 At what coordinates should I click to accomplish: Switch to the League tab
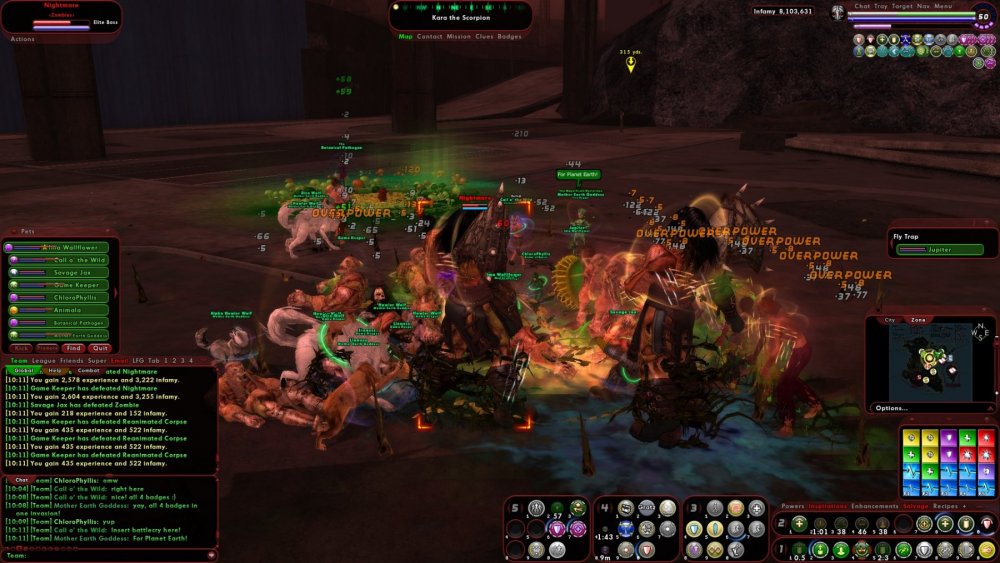(44, 360)
